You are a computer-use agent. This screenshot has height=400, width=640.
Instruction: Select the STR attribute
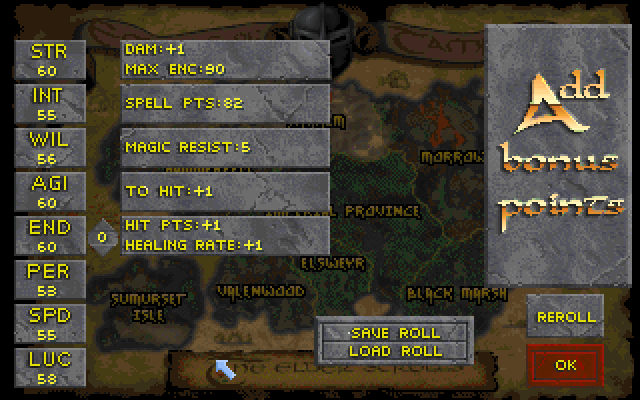click(x=49, y=58)
